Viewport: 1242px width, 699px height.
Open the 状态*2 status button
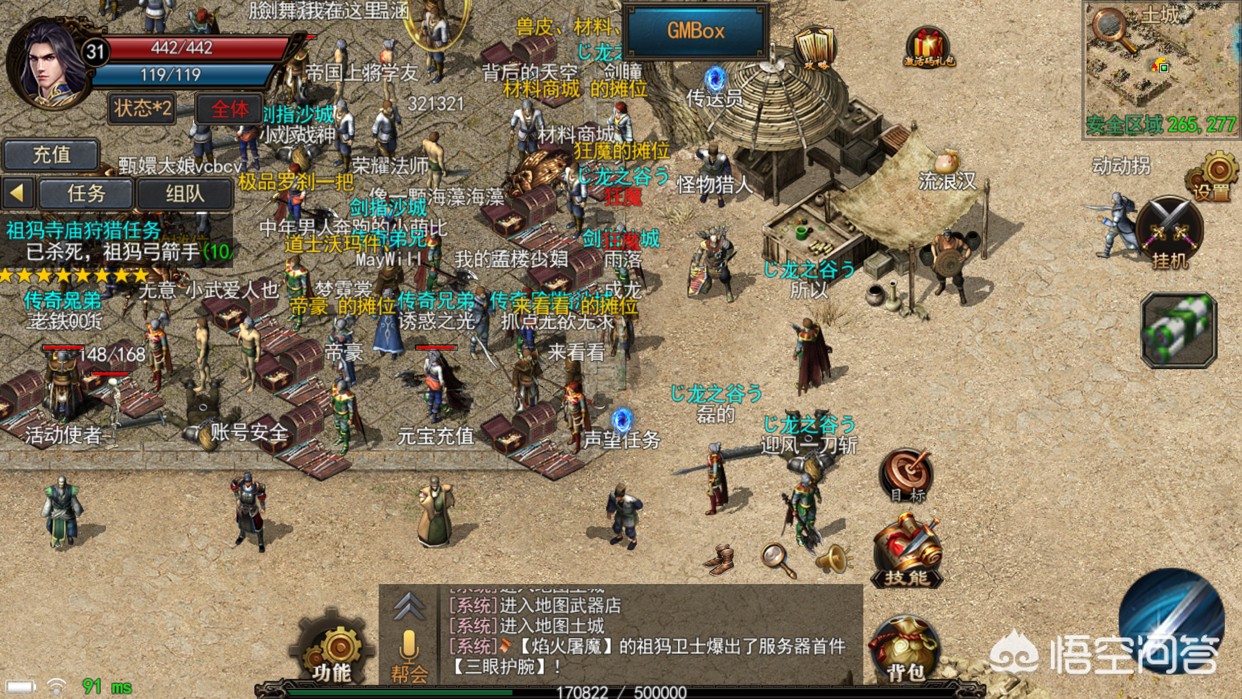coord(142,108)
